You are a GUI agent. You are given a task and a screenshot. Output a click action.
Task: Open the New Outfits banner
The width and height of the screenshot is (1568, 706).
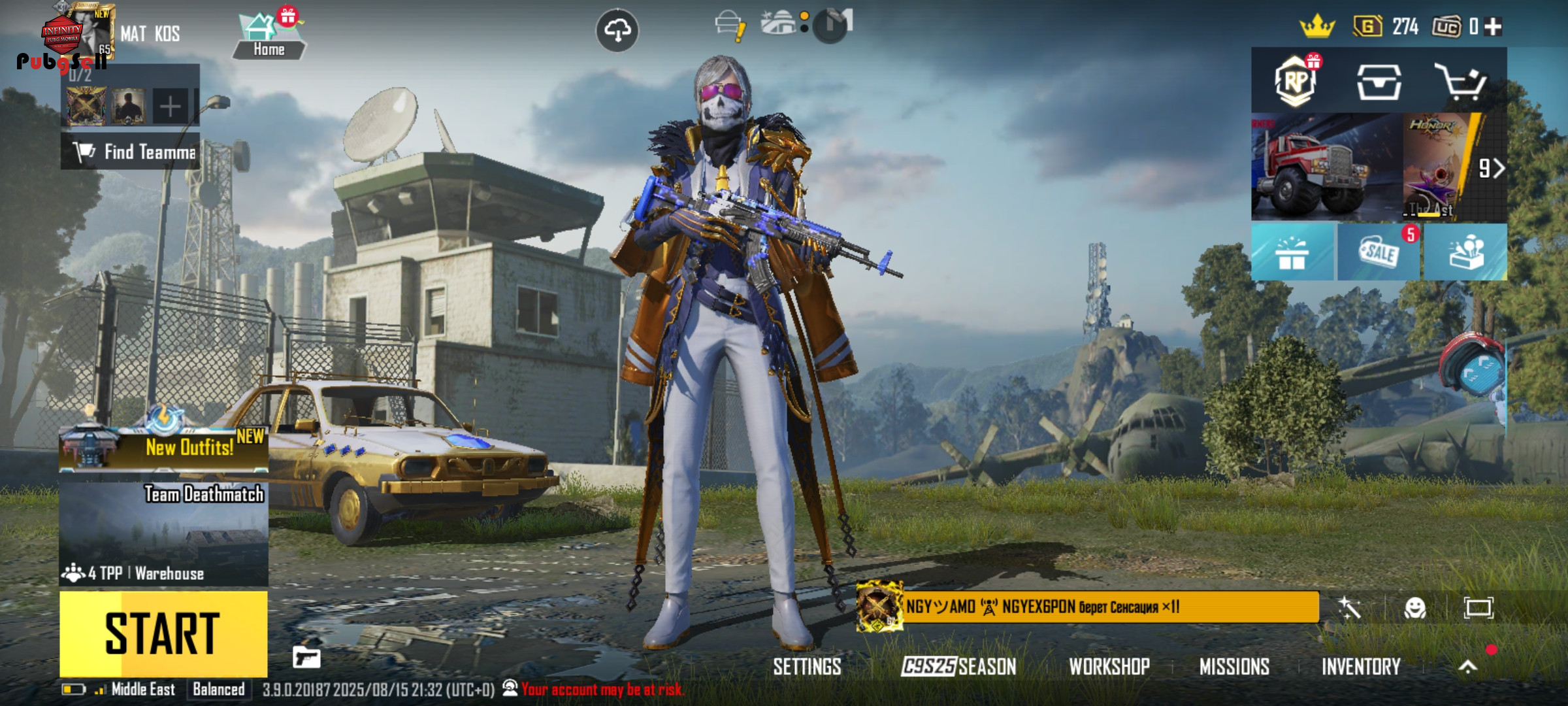point(163,448)
